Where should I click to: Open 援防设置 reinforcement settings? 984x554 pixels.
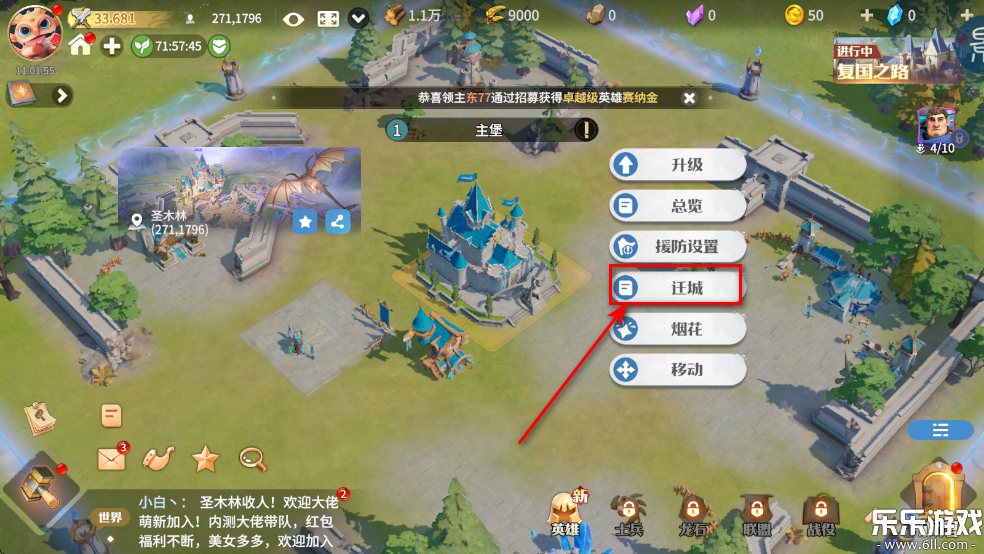(678, 246)
